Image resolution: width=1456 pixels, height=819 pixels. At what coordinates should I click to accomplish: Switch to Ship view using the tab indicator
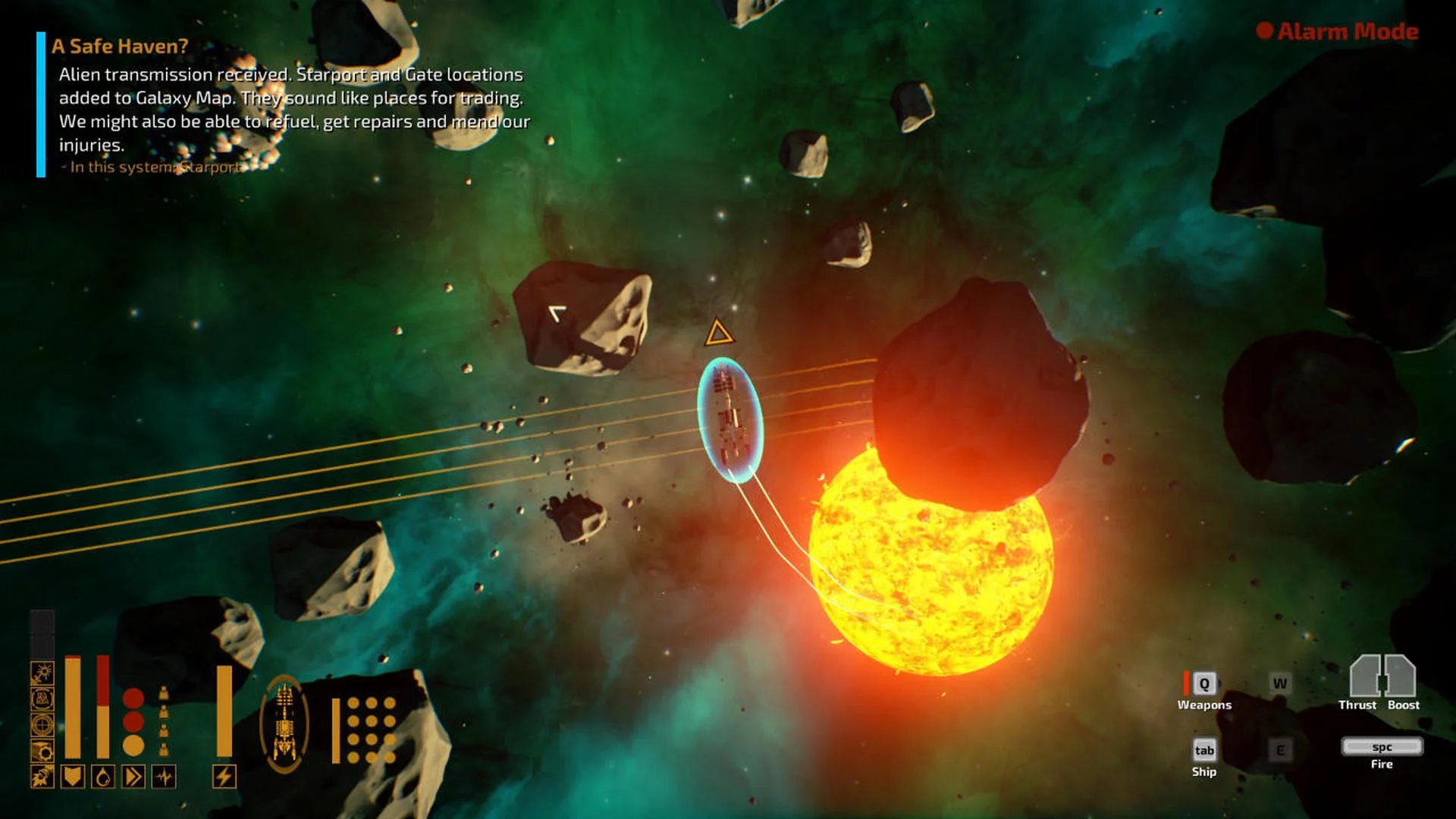click(1204, 750)
